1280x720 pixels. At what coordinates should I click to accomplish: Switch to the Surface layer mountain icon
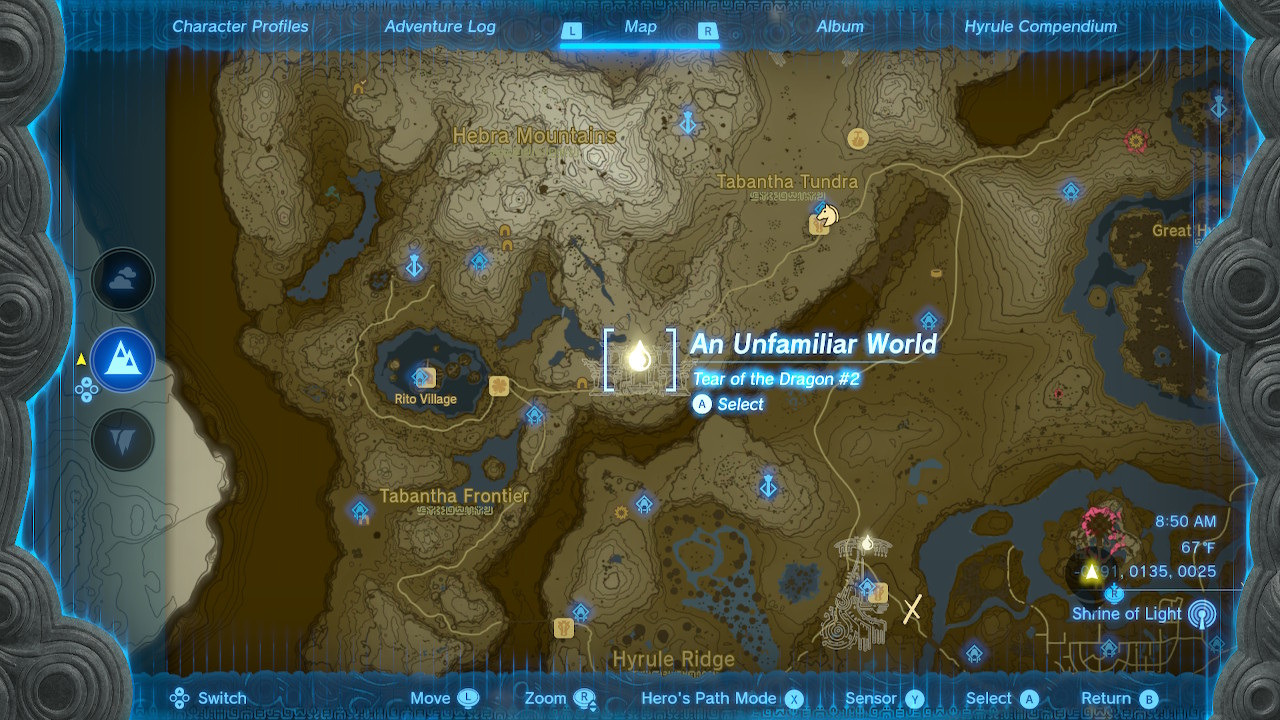pos(122,360)
